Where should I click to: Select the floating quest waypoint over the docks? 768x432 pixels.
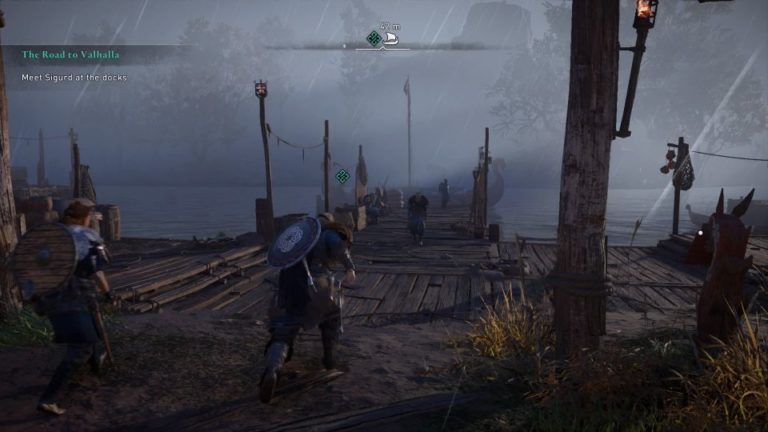tap(342, 176)
